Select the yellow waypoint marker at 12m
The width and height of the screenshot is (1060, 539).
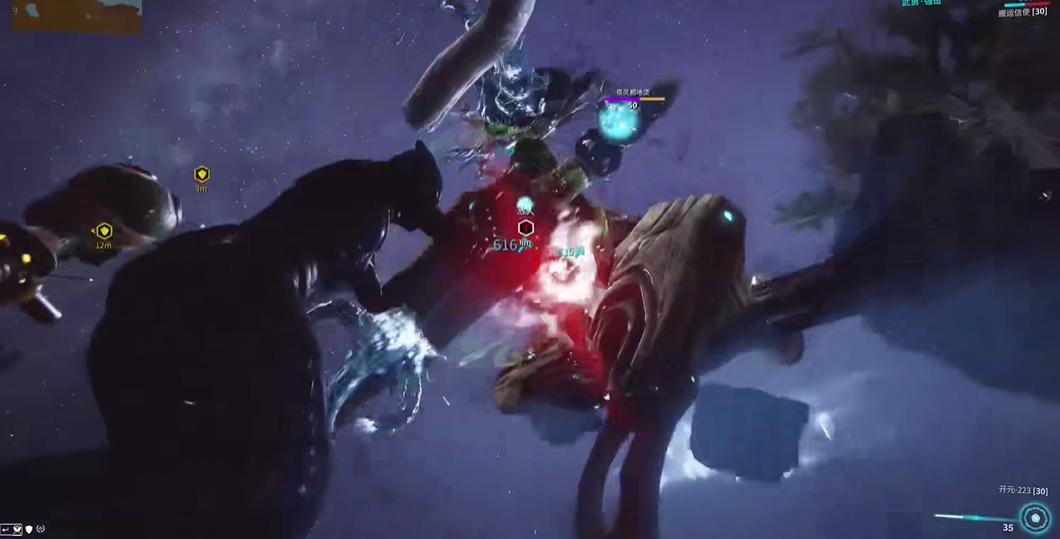pos(104,231)
